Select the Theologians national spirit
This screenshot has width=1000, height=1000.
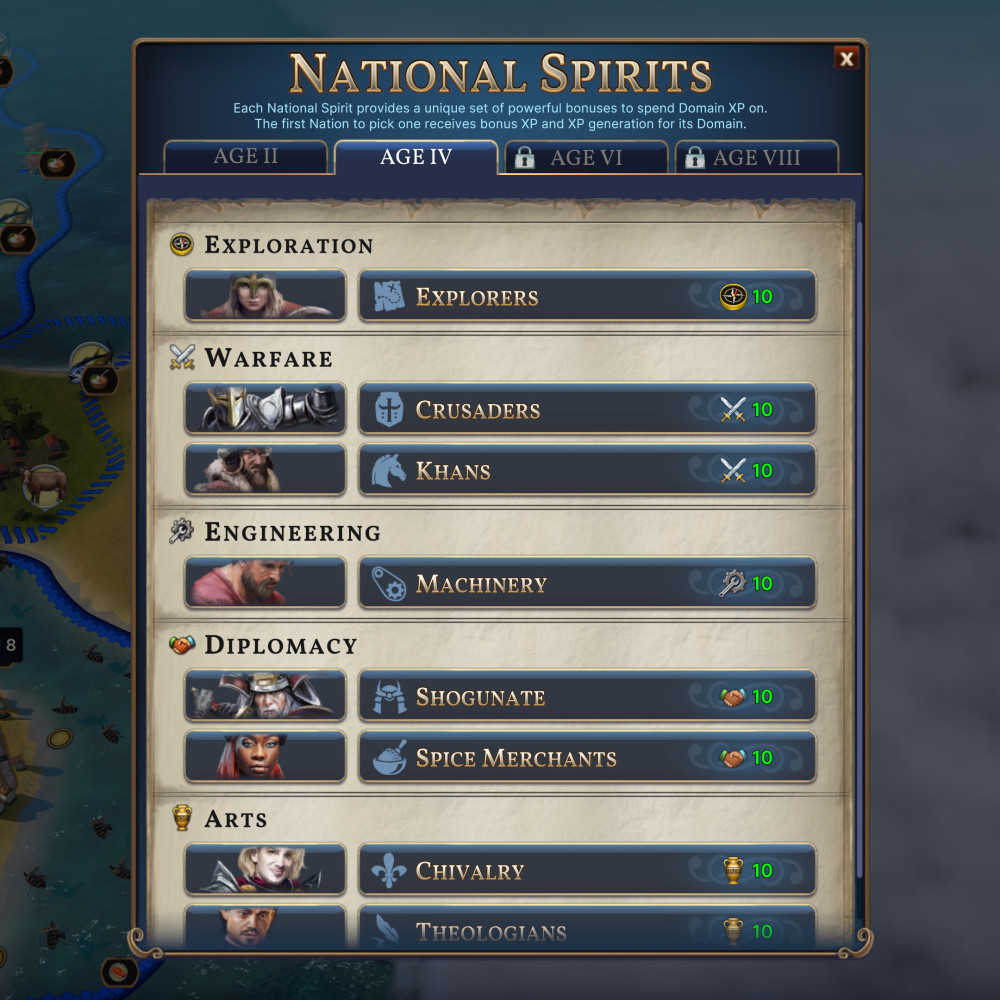[x=586, y=930]
